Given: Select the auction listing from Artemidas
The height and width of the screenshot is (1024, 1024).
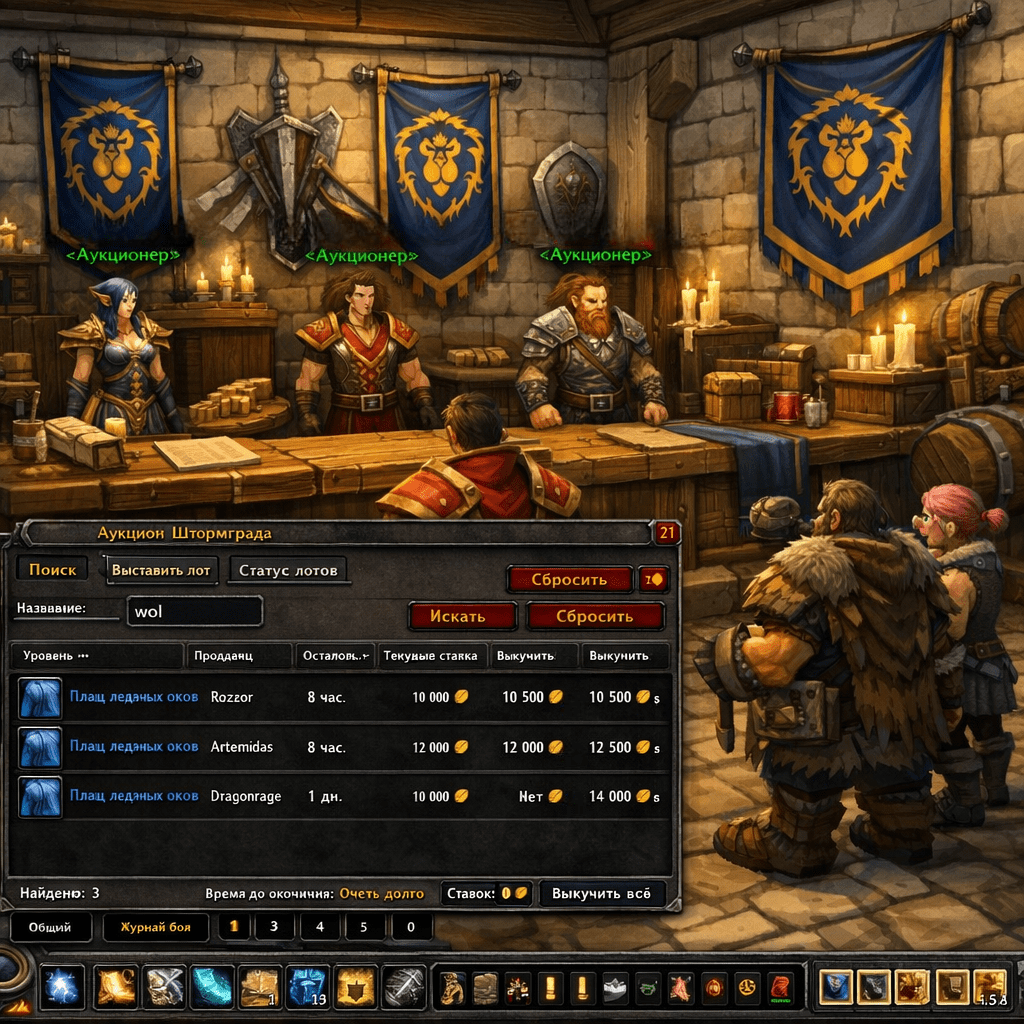Looking at the screenshot, I should 340,747.
